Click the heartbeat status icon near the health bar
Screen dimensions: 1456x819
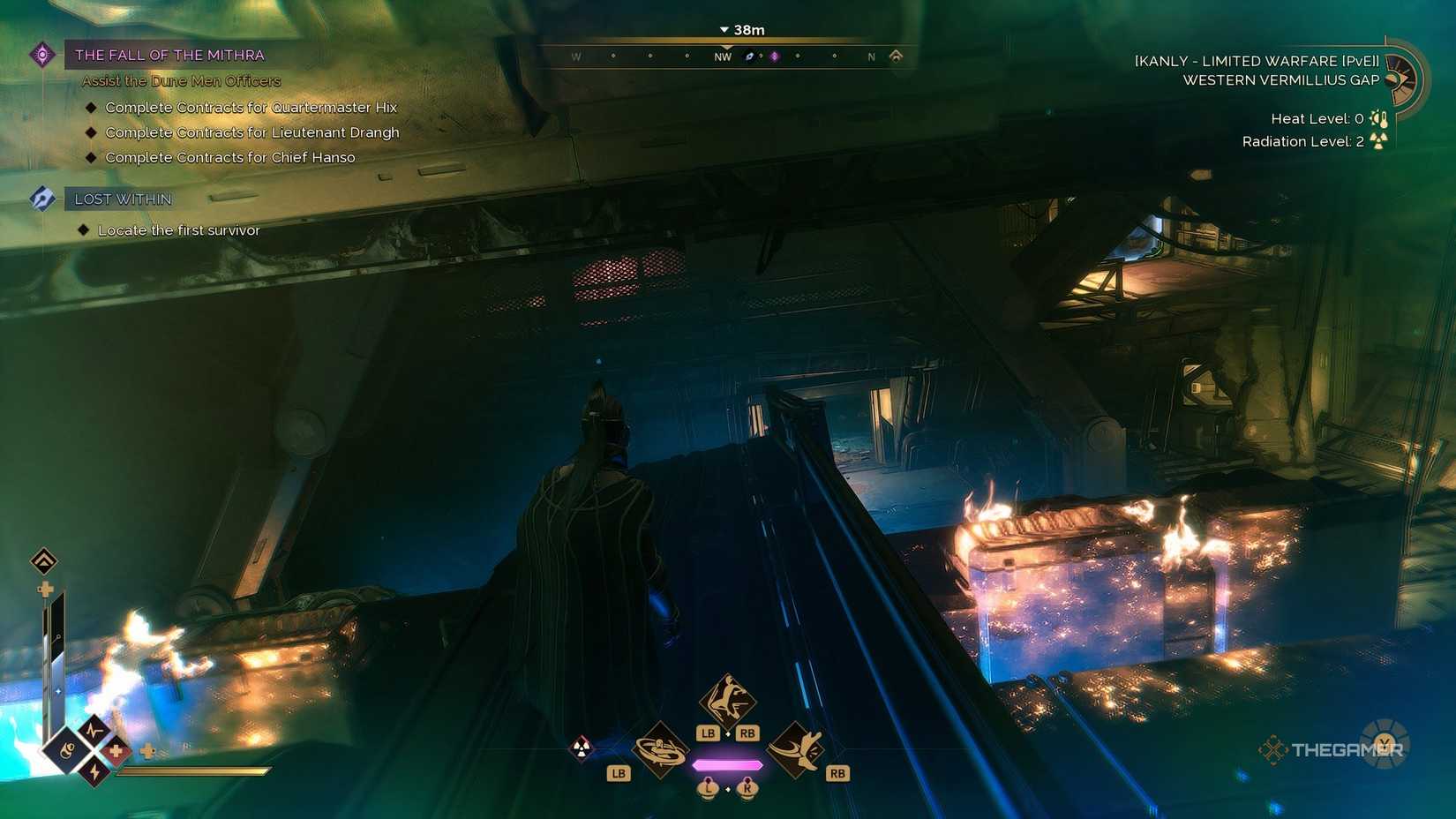pos(94,730)
